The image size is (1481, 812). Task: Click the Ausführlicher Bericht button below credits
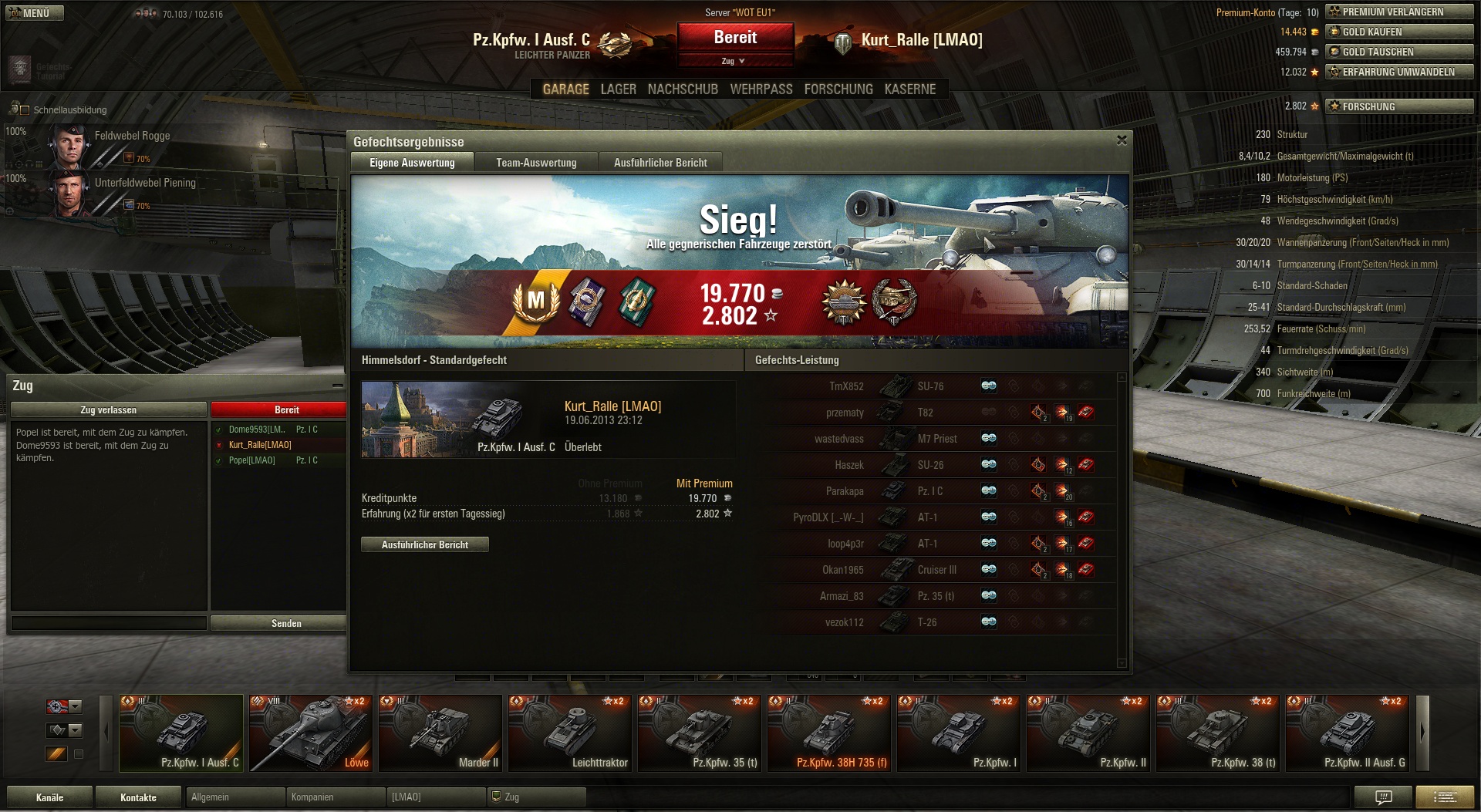424,544
